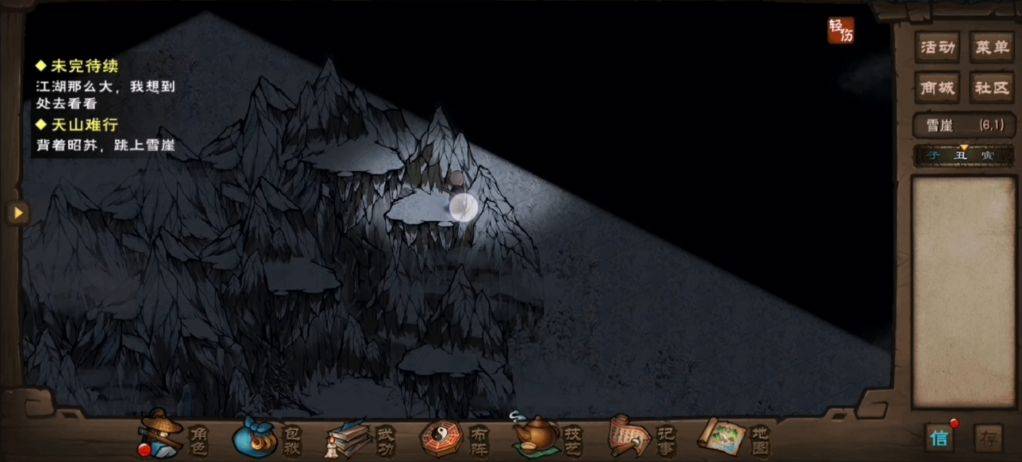Open the 商城 shop
The height and width of the screenshot is (462, 1022).
pos(937,88)
